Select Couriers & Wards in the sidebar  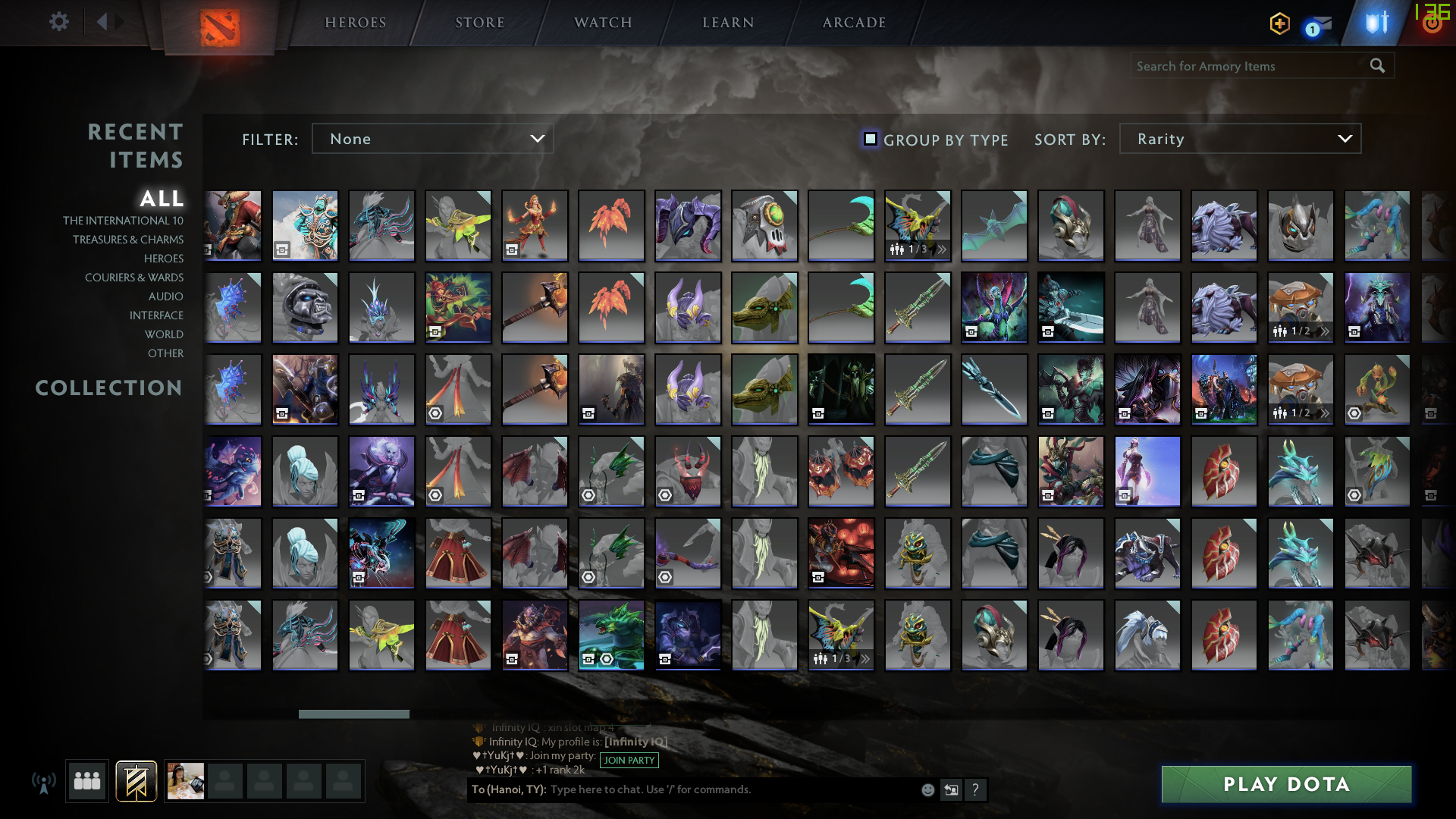click(x=134, y=278)
